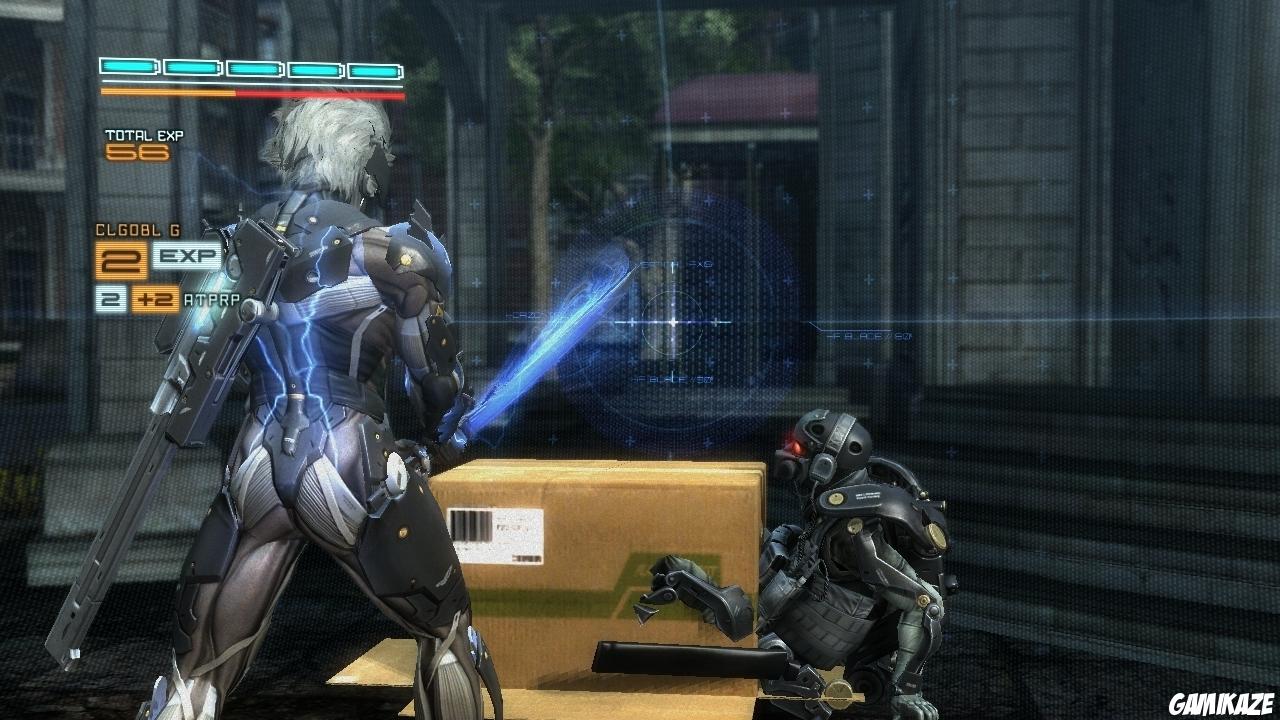
Task: Click the Total EXP value 56
Action: point(136,151)
